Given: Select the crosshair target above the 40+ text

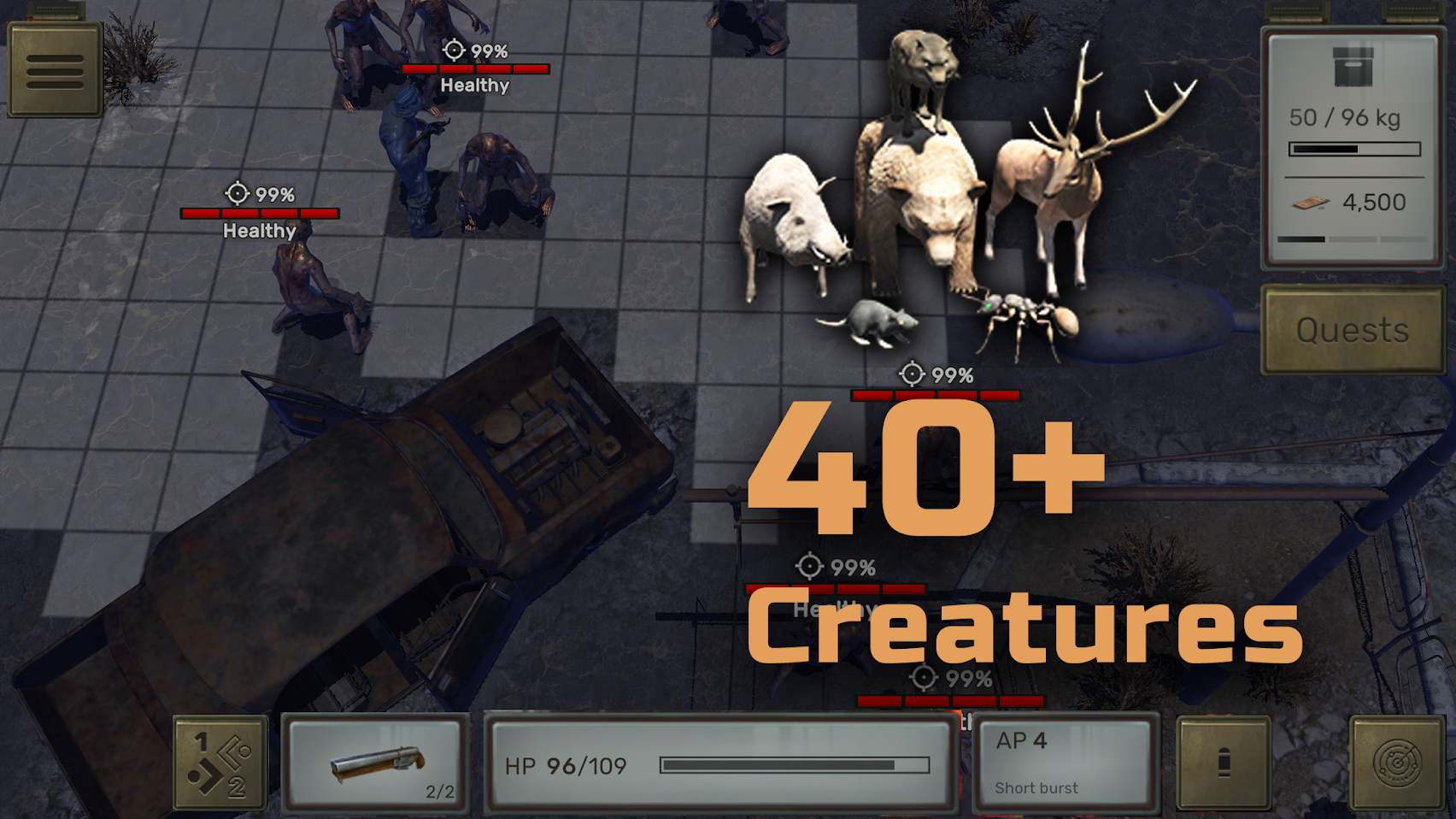Looking at the screenshot, I should tap(913, 373).
